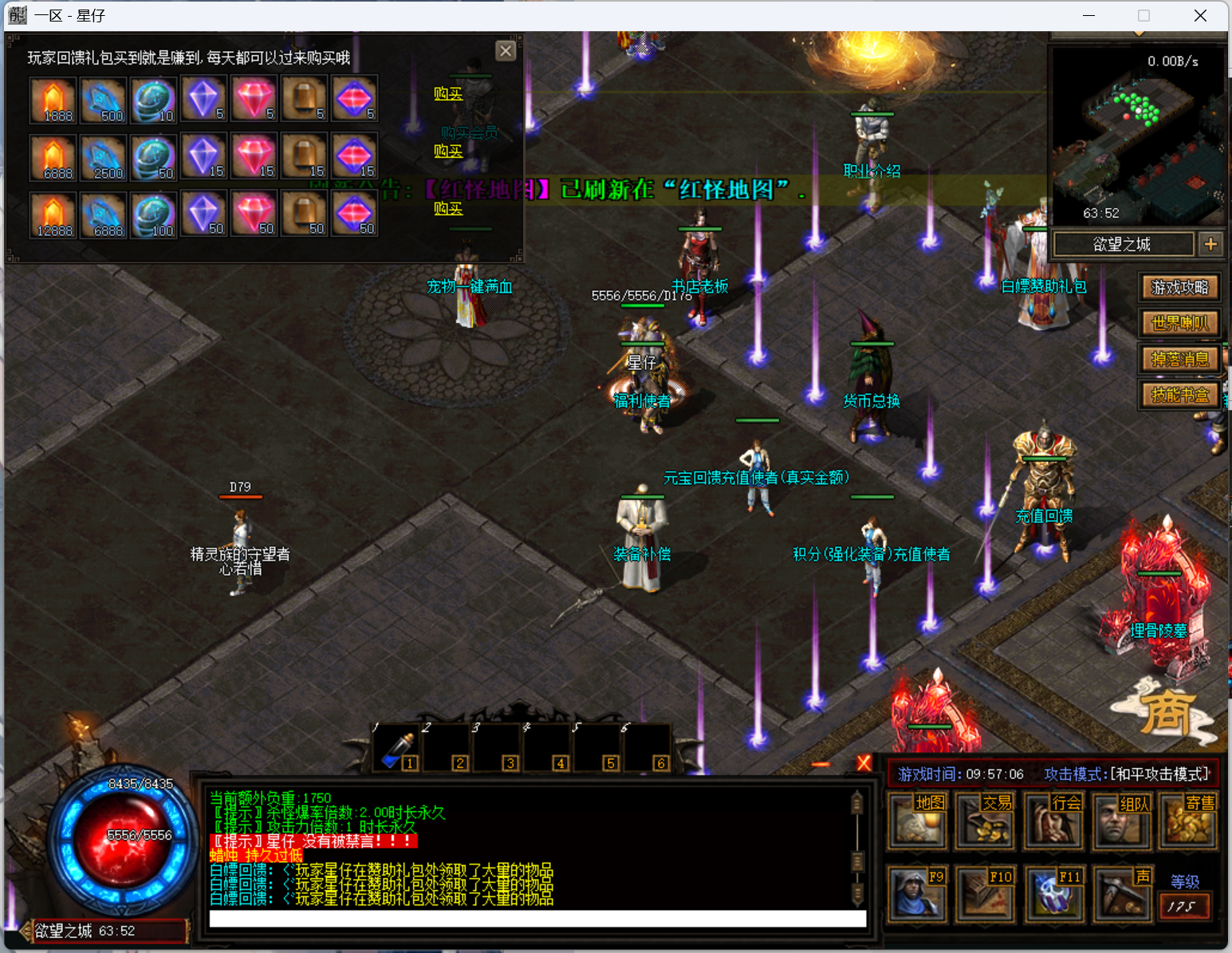Open the 组队 party panel
This screenshot has height=953, width=1232.
point(1120,821)
